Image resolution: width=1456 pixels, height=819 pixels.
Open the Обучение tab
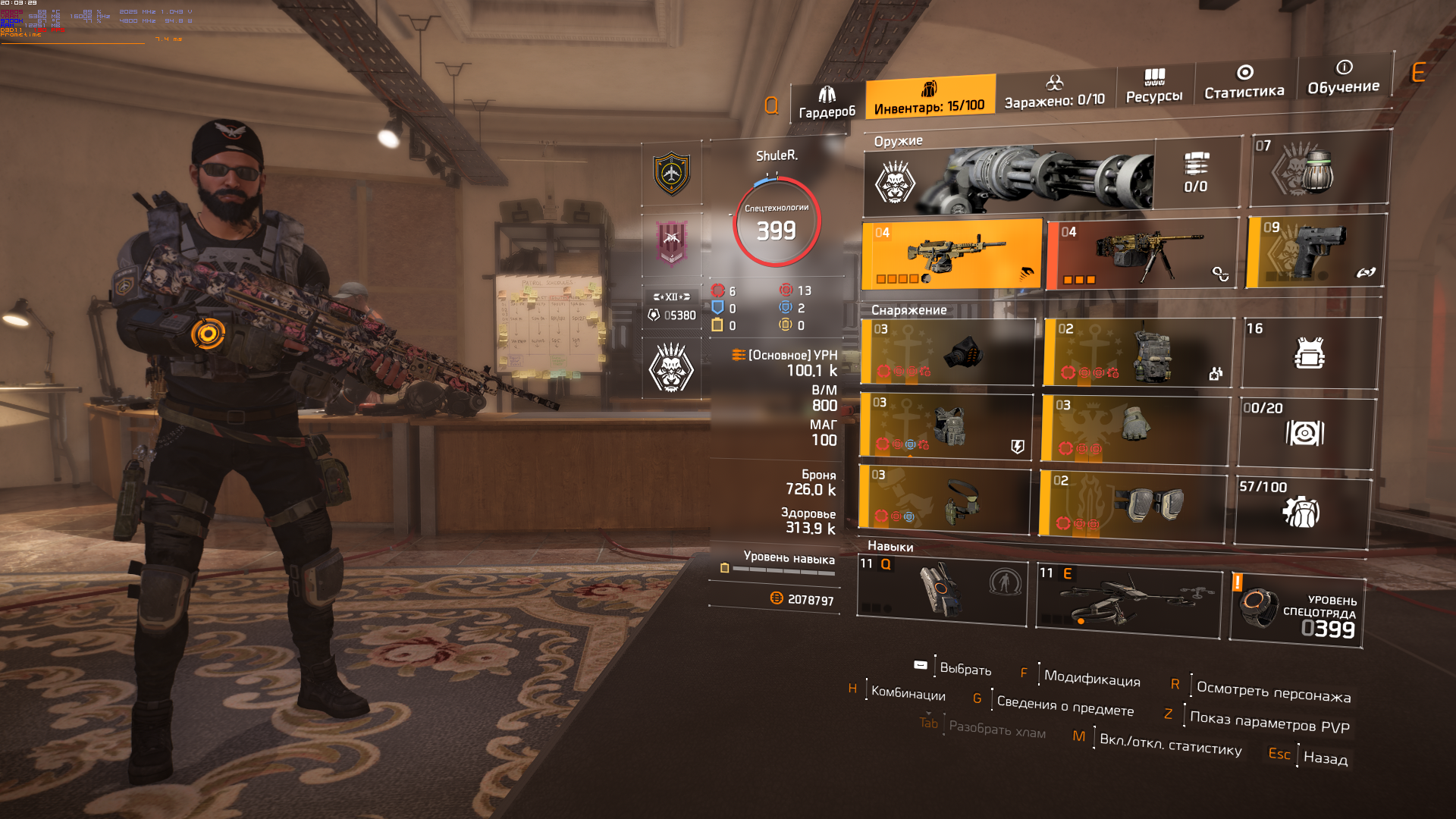(1343, 78)
